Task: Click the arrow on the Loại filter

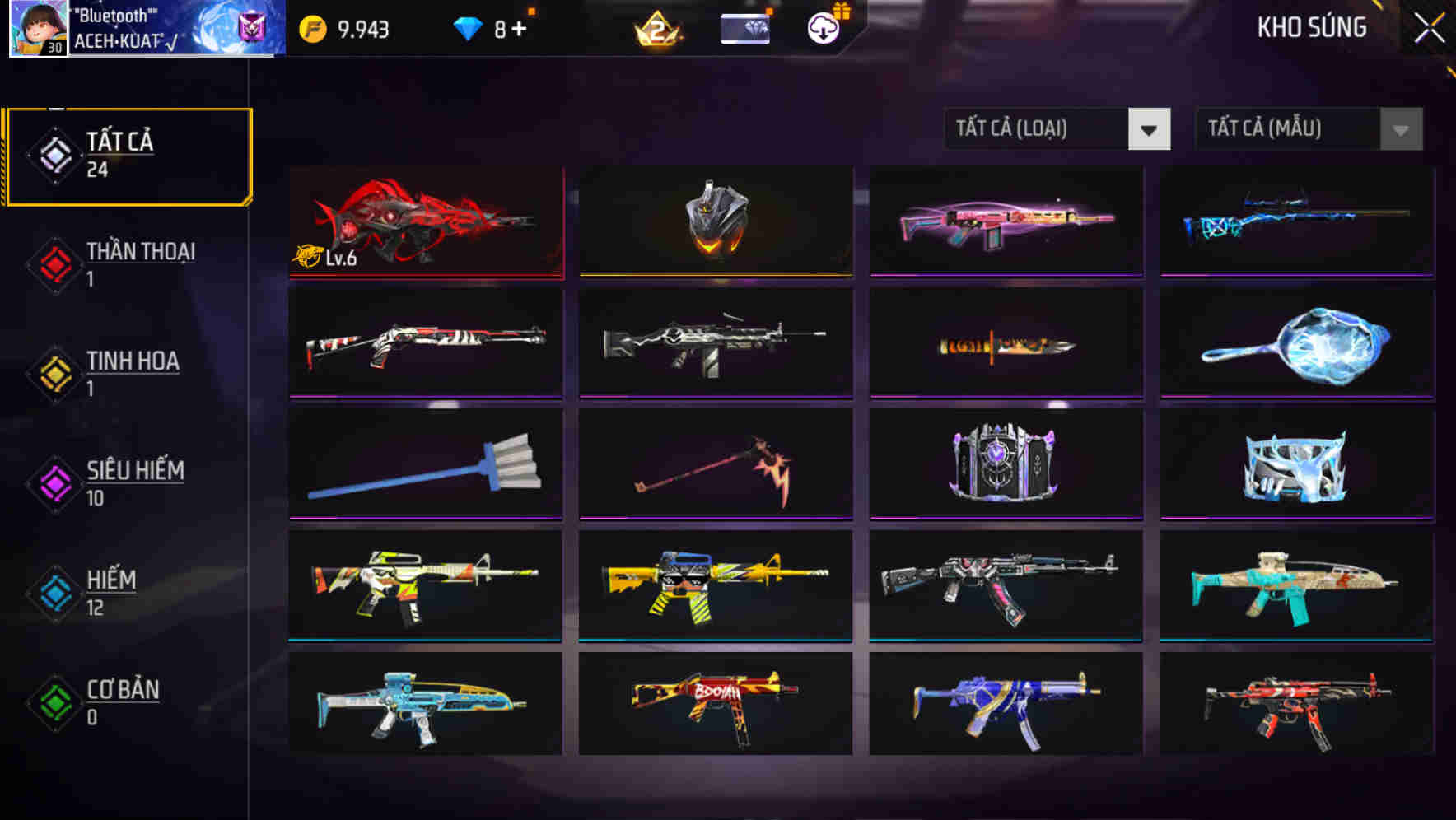Action: (1150, 129)
